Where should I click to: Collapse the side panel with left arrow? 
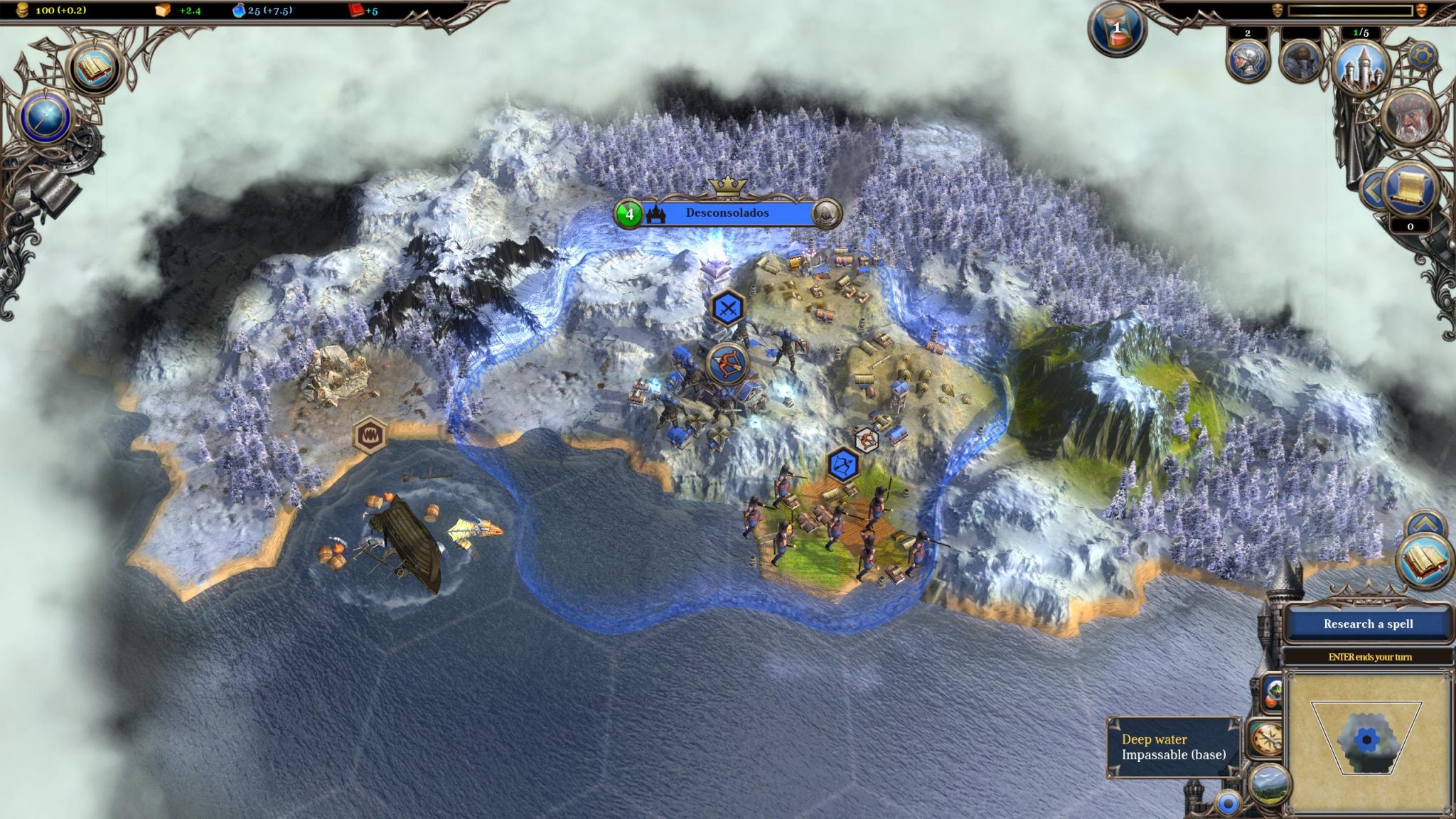point(1373,190)
